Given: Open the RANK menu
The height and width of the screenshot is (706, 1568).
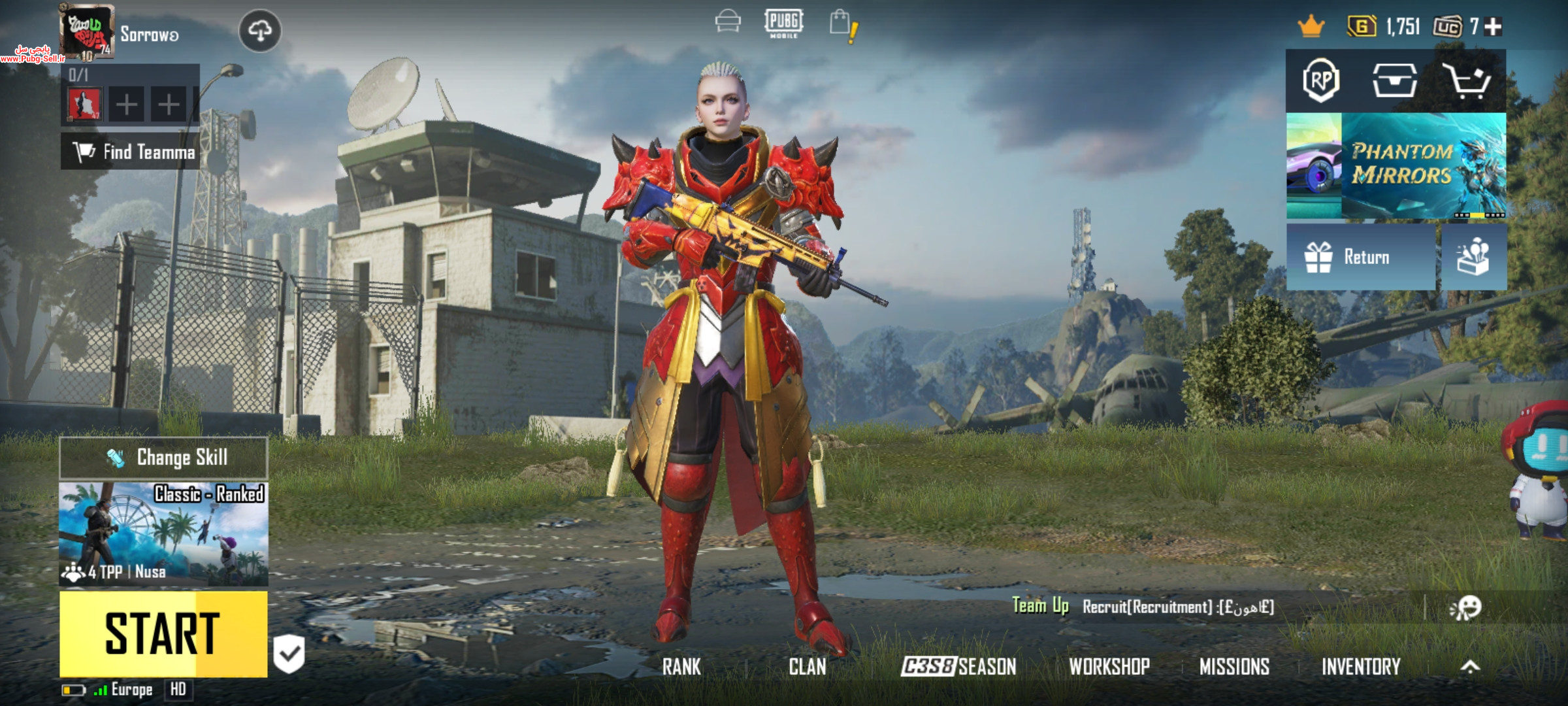Looking at the screenshot, I should (x=681, y=667).
